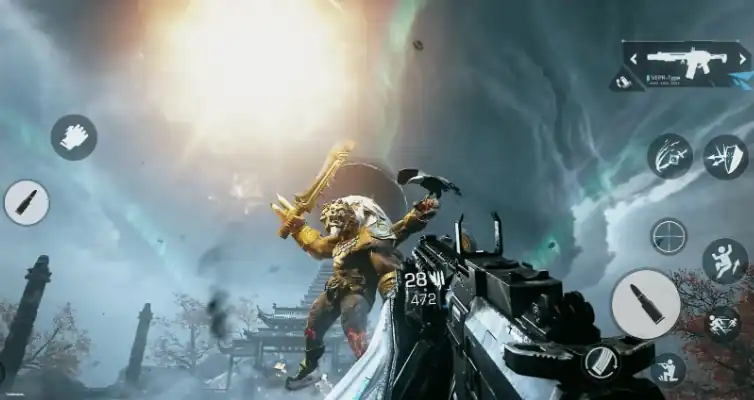Viewport: 754px width, 400px height.
Task: Aim down sights with the crosshair button
Action: [x=668, y=237]
